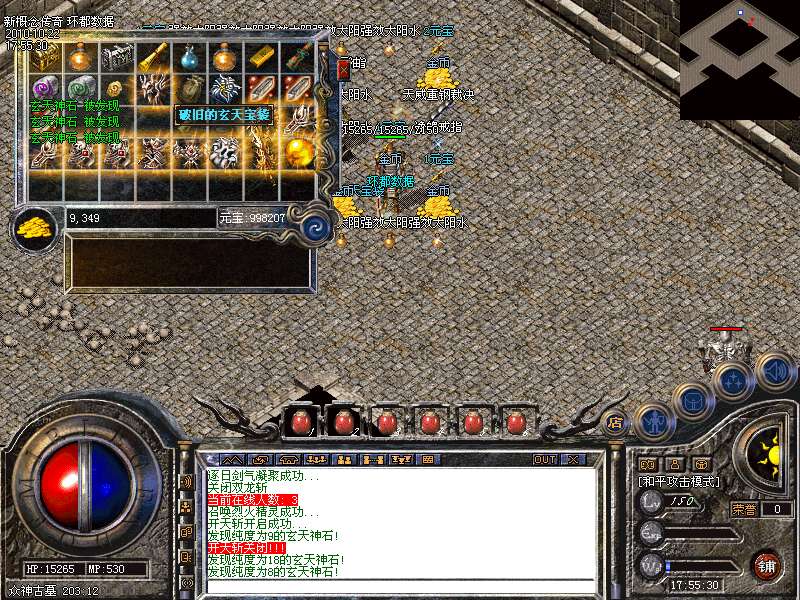
Task: Open the red 铺 stall button
Action: tap(767, 565)
